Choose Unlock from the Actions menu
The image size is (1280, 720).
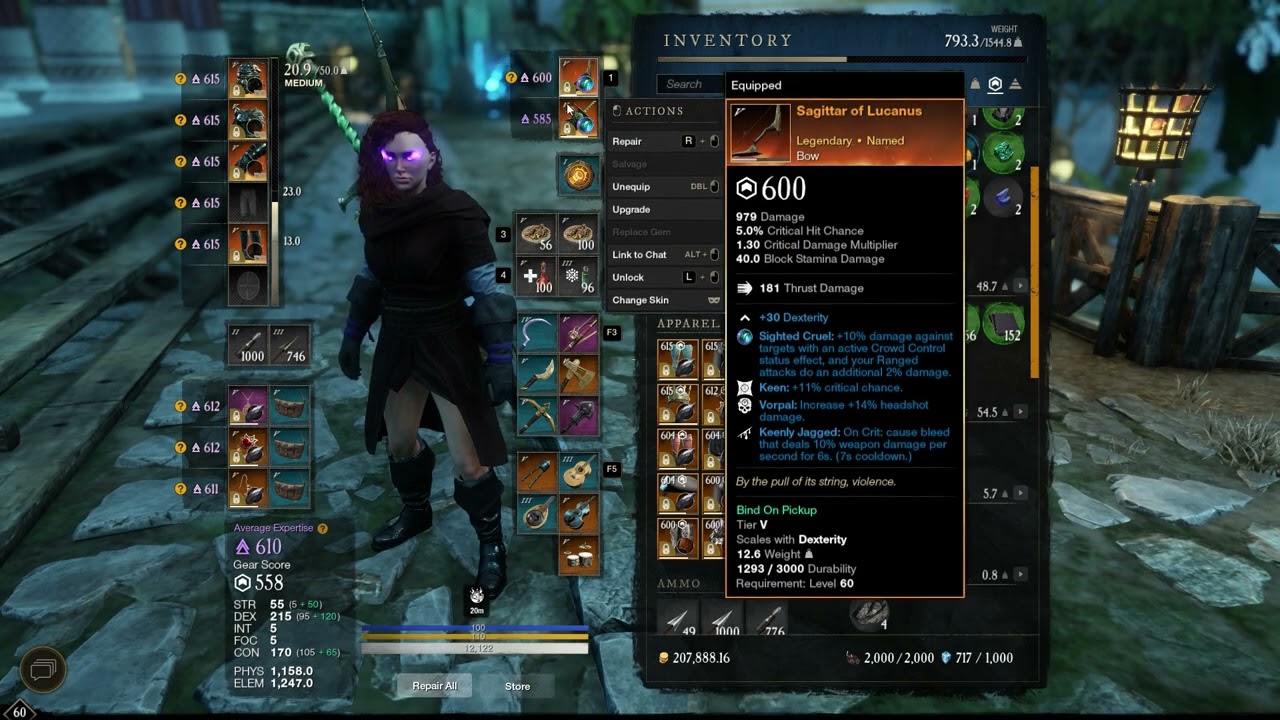tap(628, 278)
